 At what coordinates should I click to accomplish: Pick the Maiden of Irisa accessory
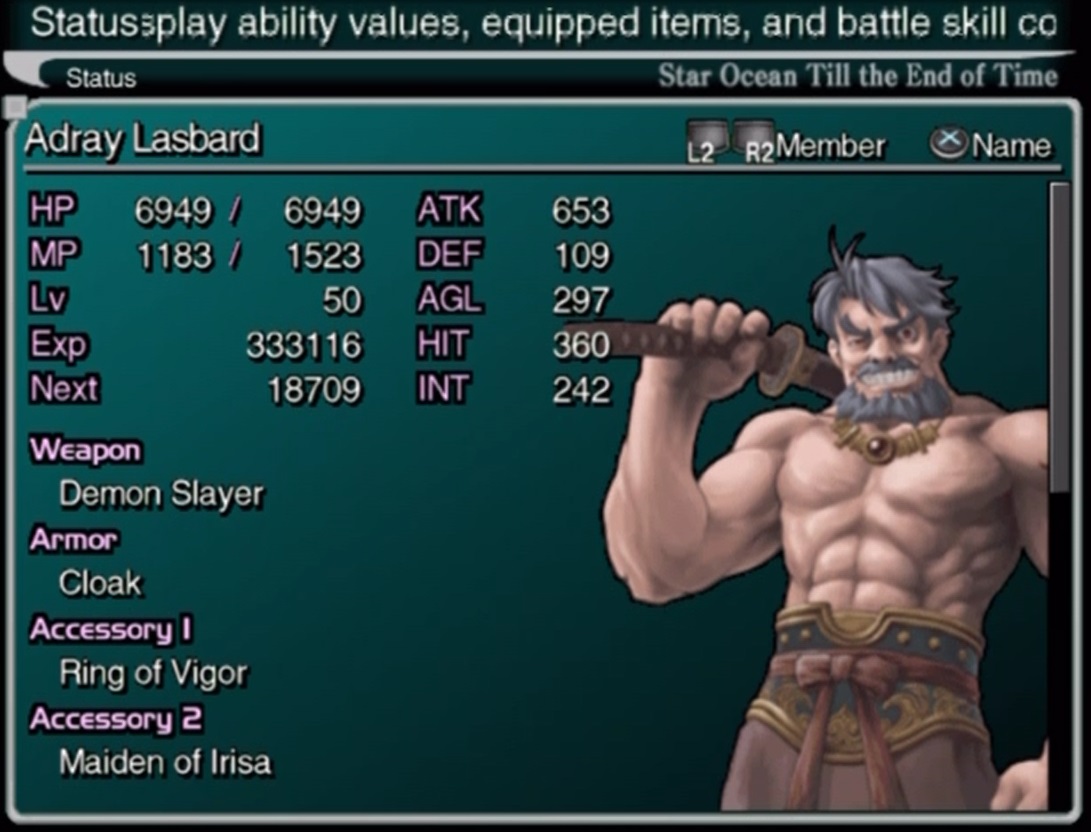[165, 763]
